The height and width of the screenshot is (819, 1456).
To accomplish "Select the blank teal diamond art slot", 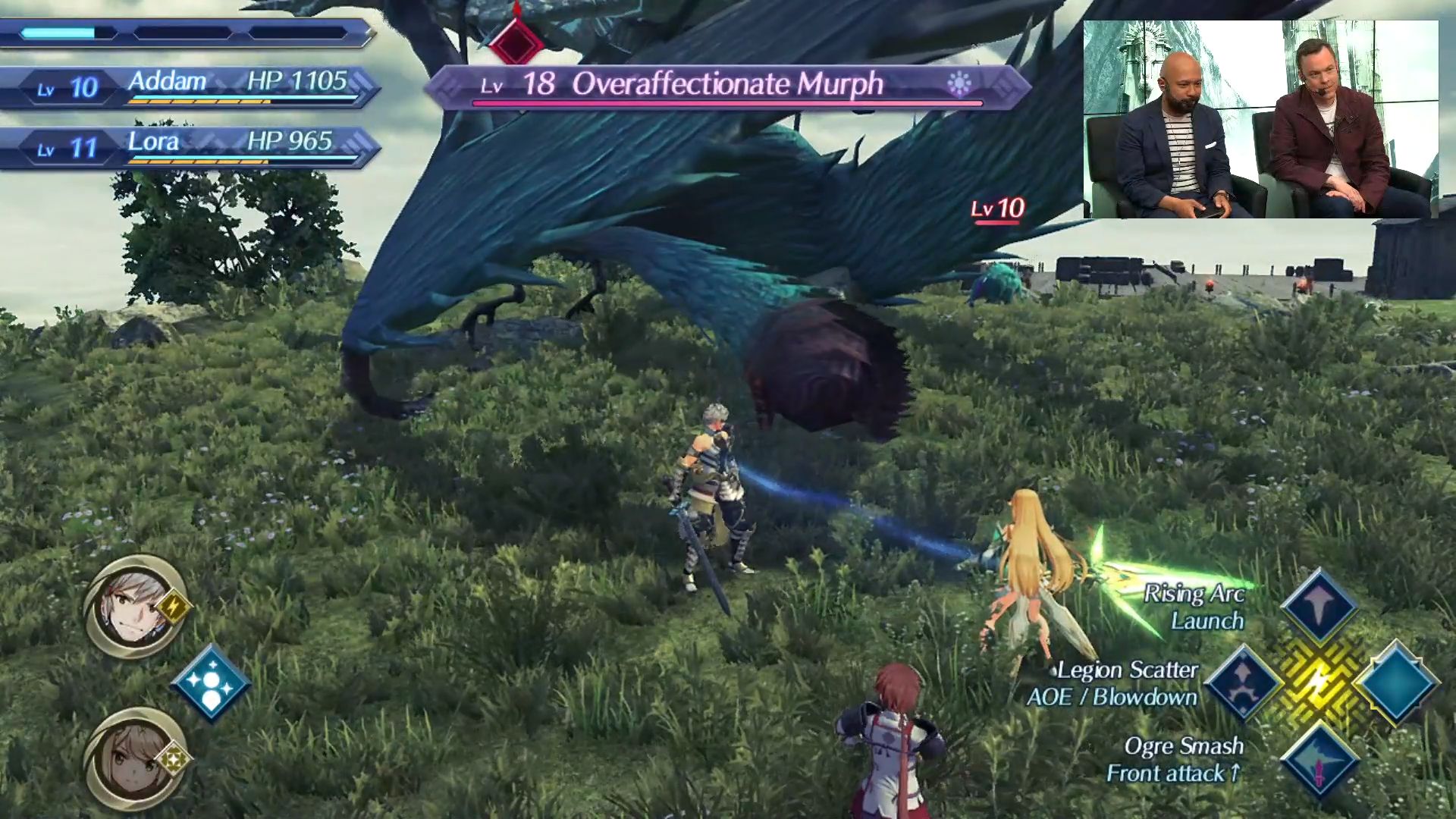I will coord(1395,682).
